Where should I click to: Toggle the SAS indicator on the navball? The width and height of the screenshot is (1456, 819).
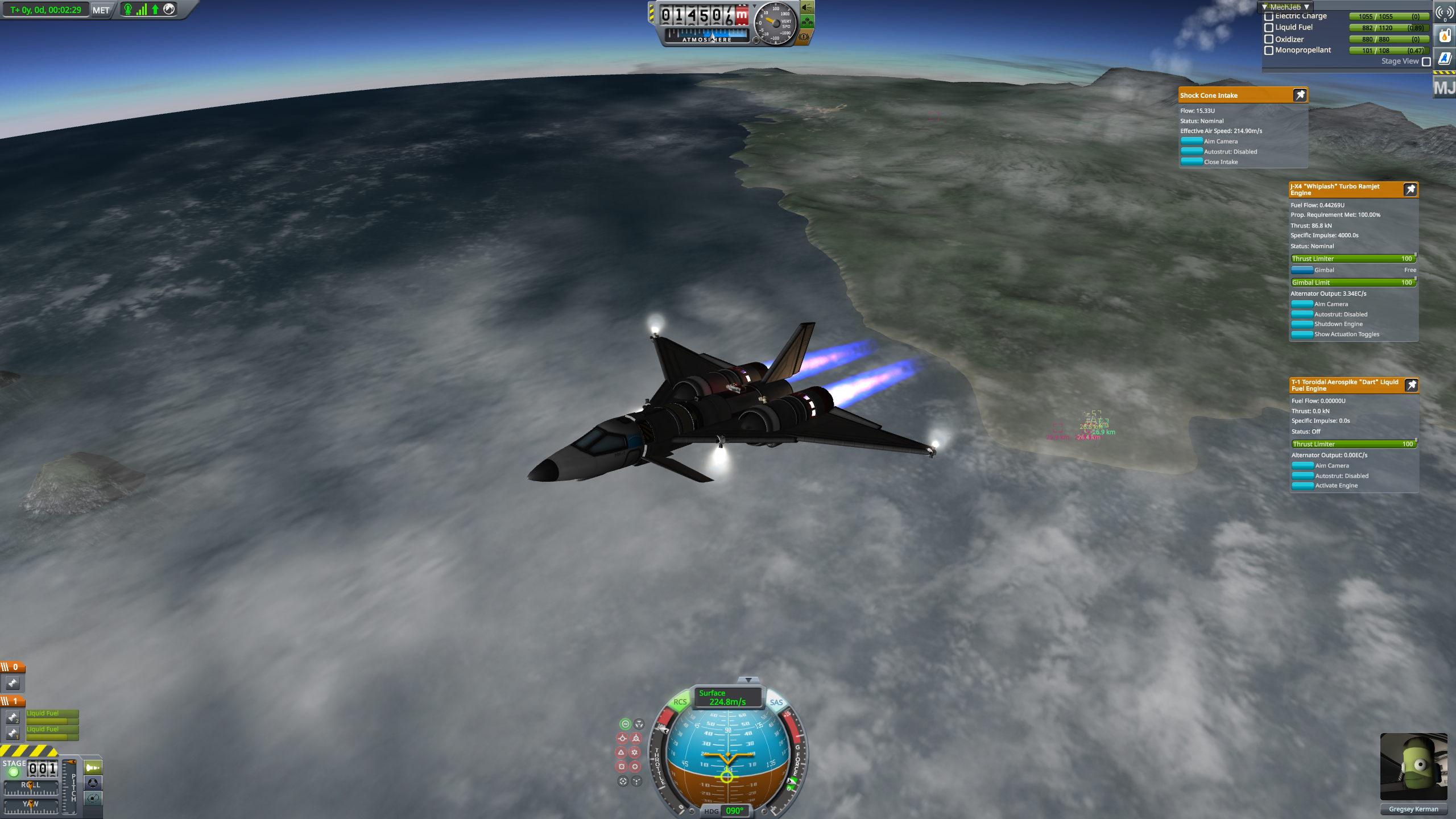click(776, 702)
